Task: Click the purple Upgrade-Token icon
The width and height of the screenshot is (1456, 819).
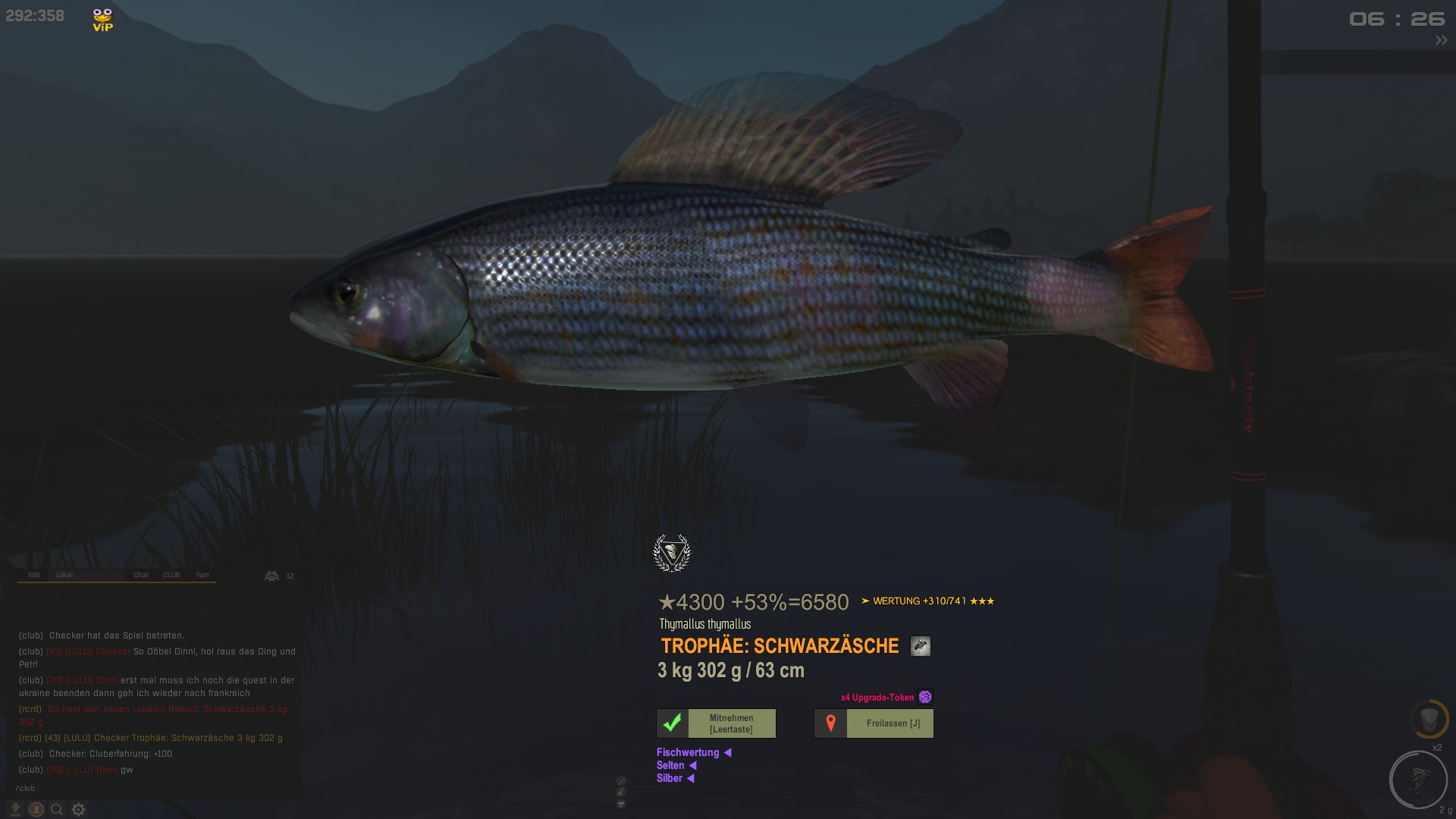Action: tap(925, 697)
